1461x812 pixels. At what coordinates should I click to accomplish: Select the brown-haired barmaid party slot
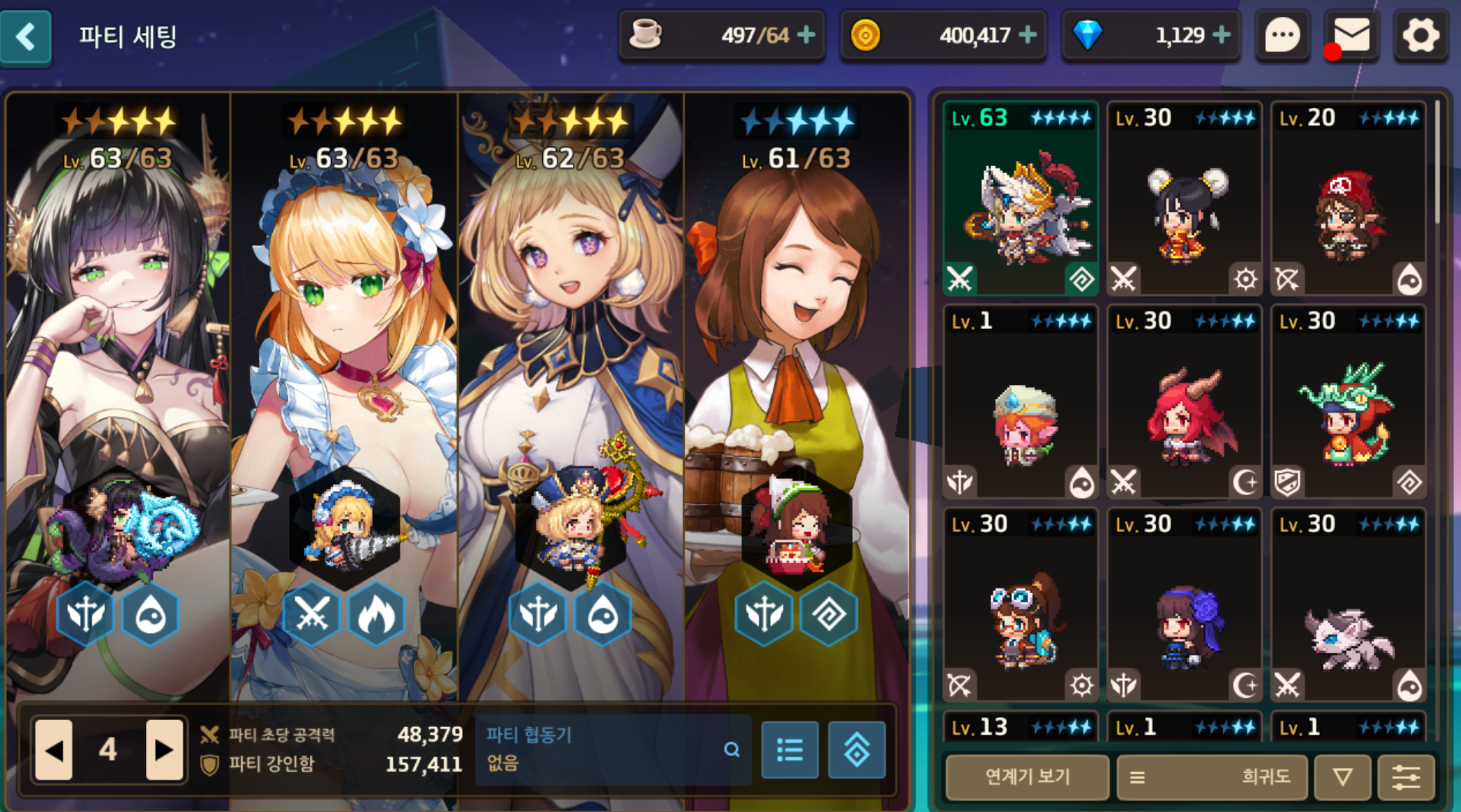point(796,393)
